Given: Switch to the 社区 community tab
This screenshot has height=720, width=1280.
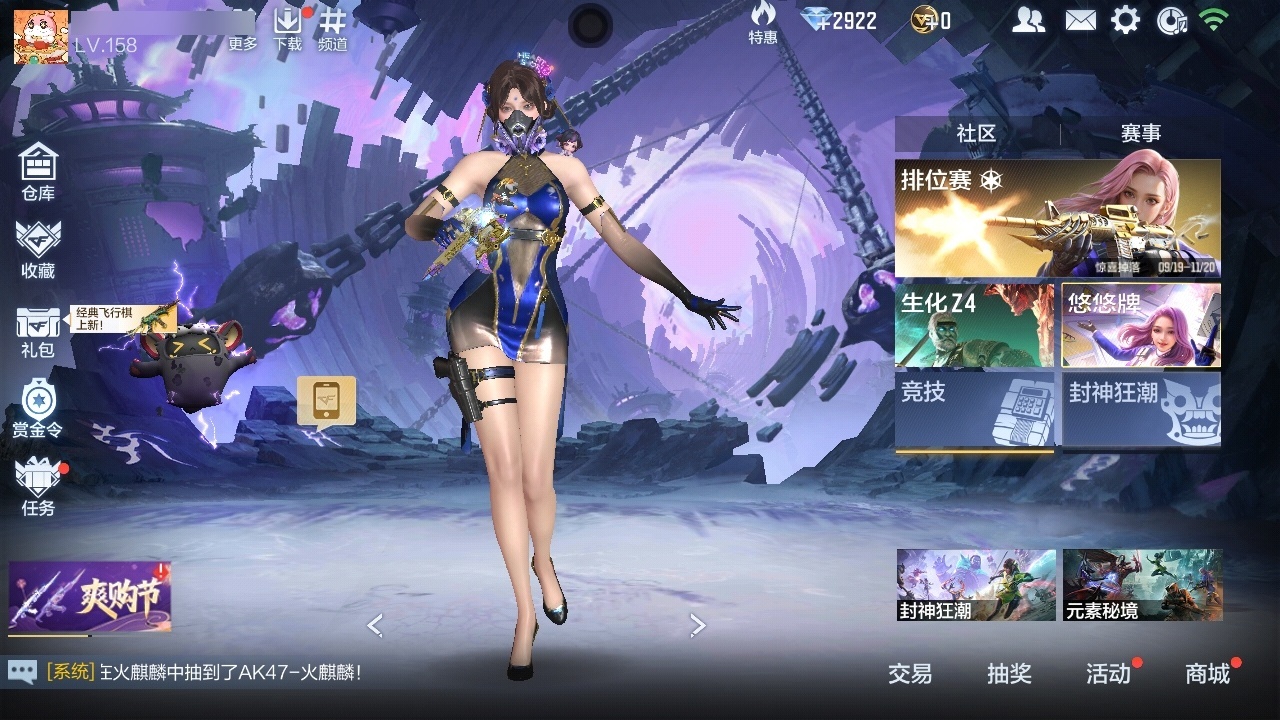Looking at the screenshot, I should pyautogui.click(x=976, y=133).
